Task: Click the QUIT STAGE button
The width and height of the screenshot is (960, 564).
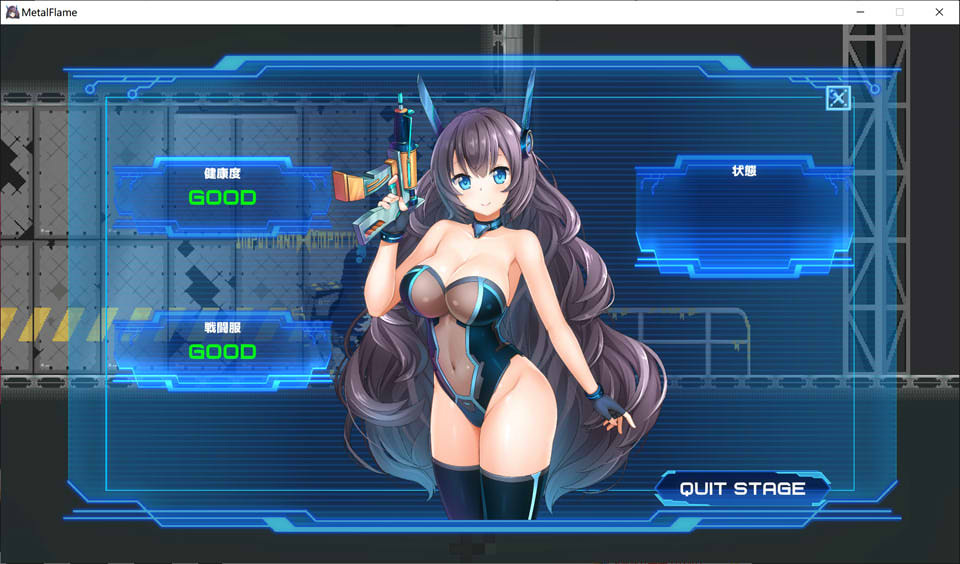Action: point(742,489)
